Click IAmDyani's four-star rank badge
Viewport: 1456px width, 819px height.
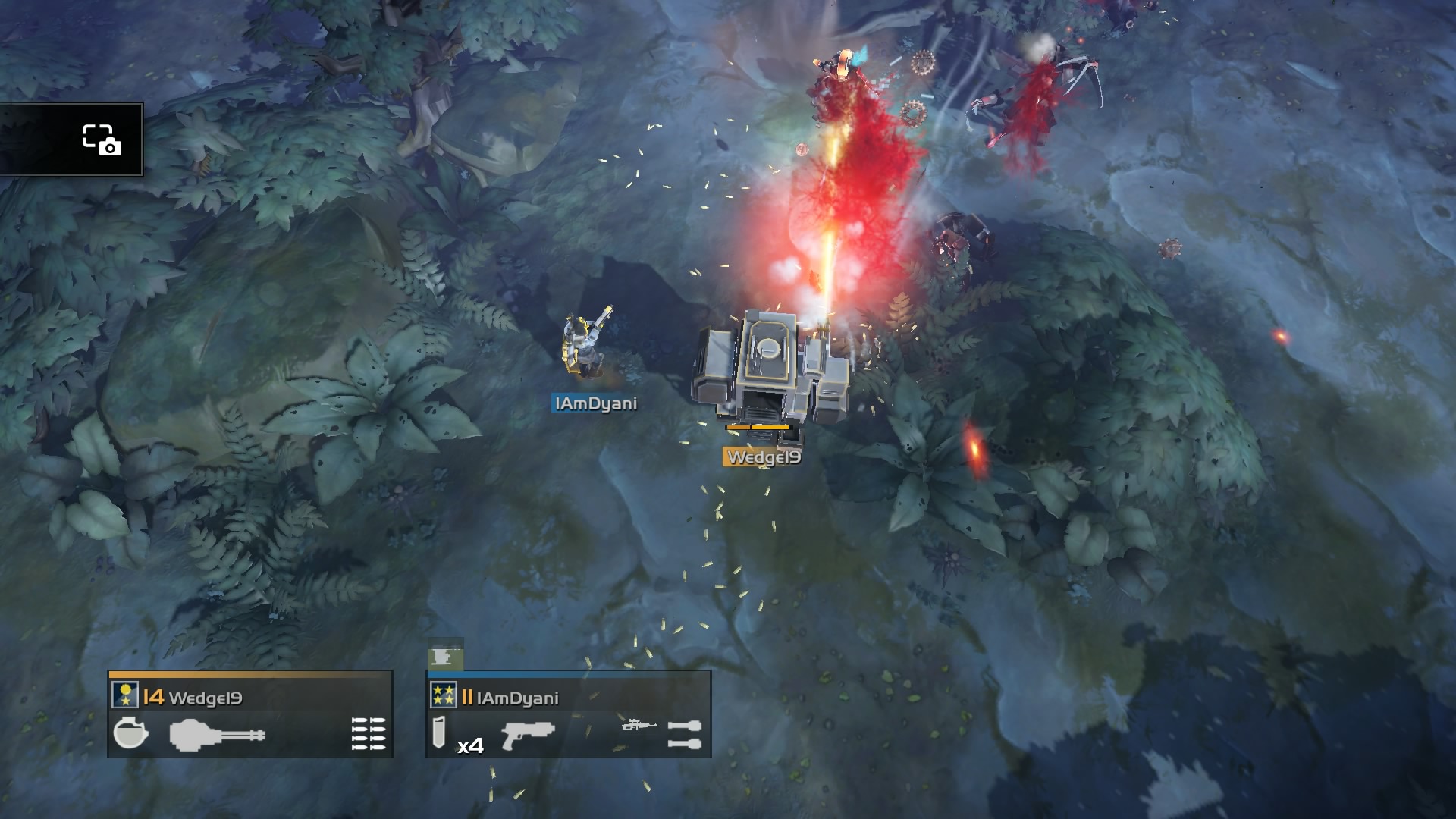[443, 695]
